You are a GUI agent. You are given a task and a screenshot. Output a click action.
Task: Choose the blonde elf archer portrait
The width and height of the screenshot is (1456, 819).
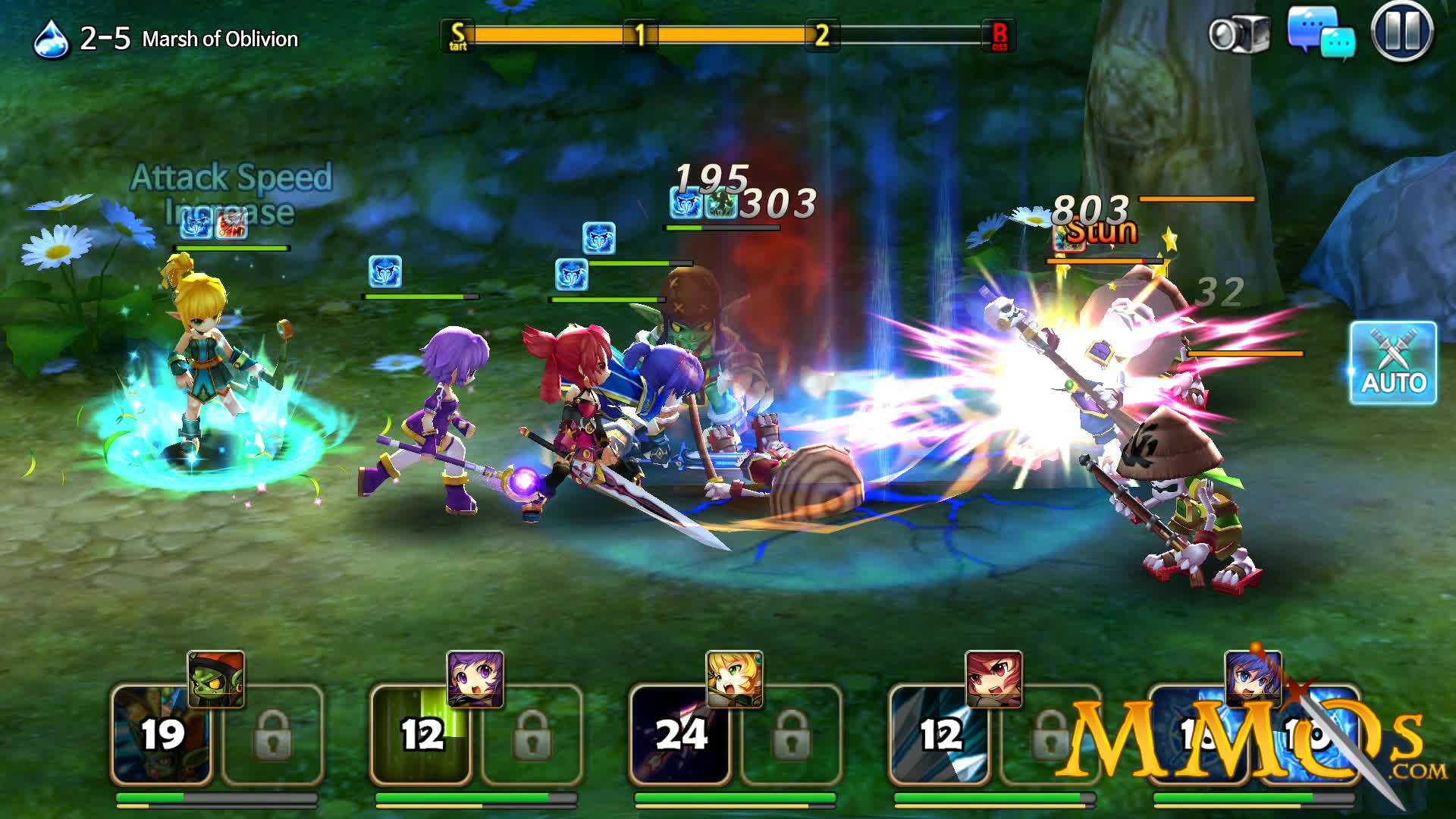point(734,679)
